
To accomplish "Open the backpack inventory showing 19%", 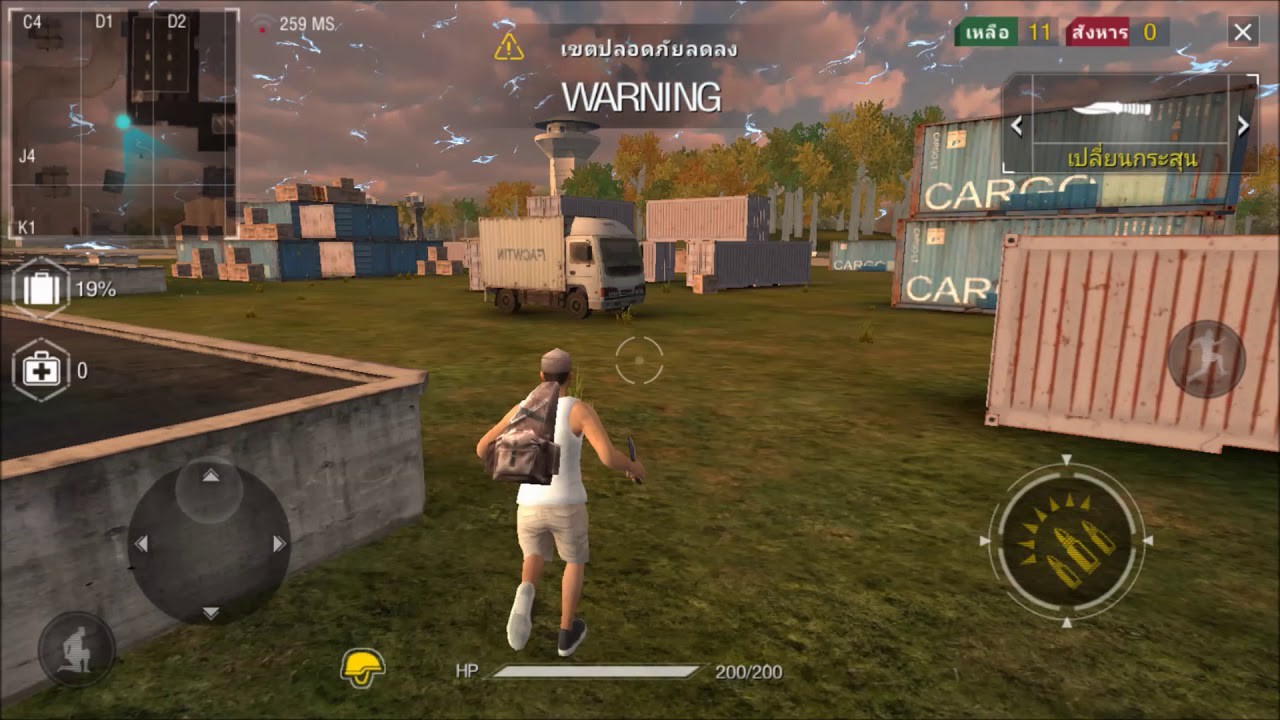I will (38, 287).
